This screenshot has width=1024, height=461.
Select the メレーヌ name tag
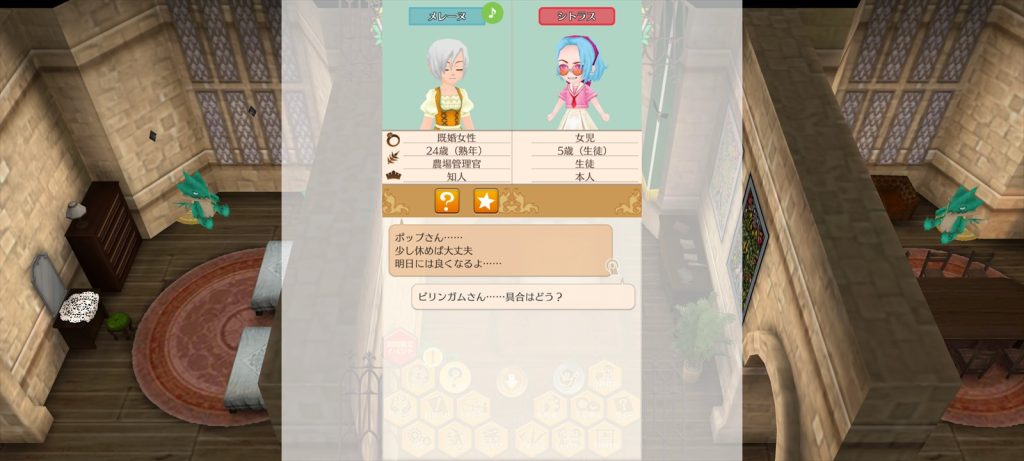tap(446, 17)
